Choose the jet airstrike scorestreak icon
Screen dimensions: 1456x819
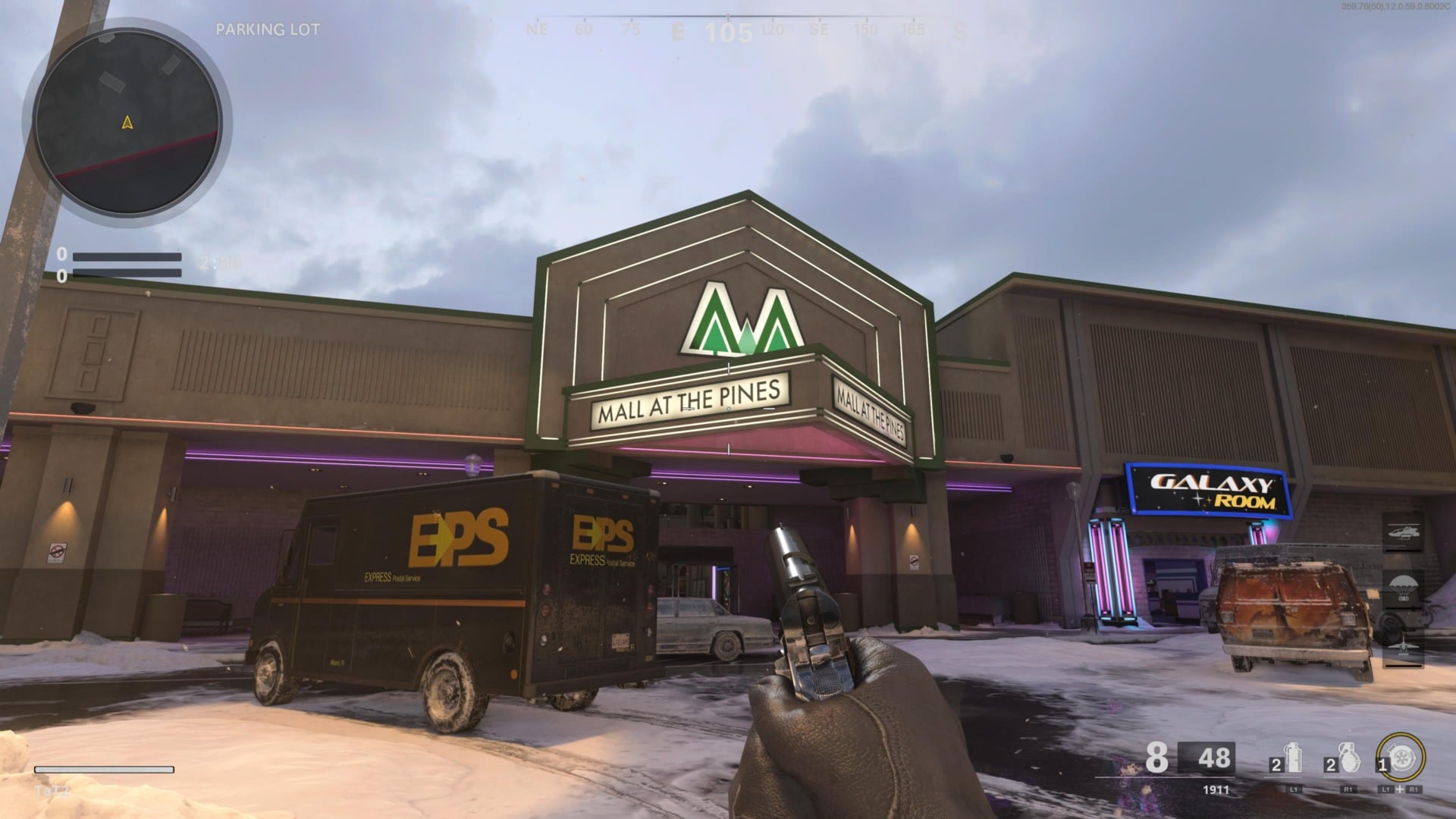1403,645
